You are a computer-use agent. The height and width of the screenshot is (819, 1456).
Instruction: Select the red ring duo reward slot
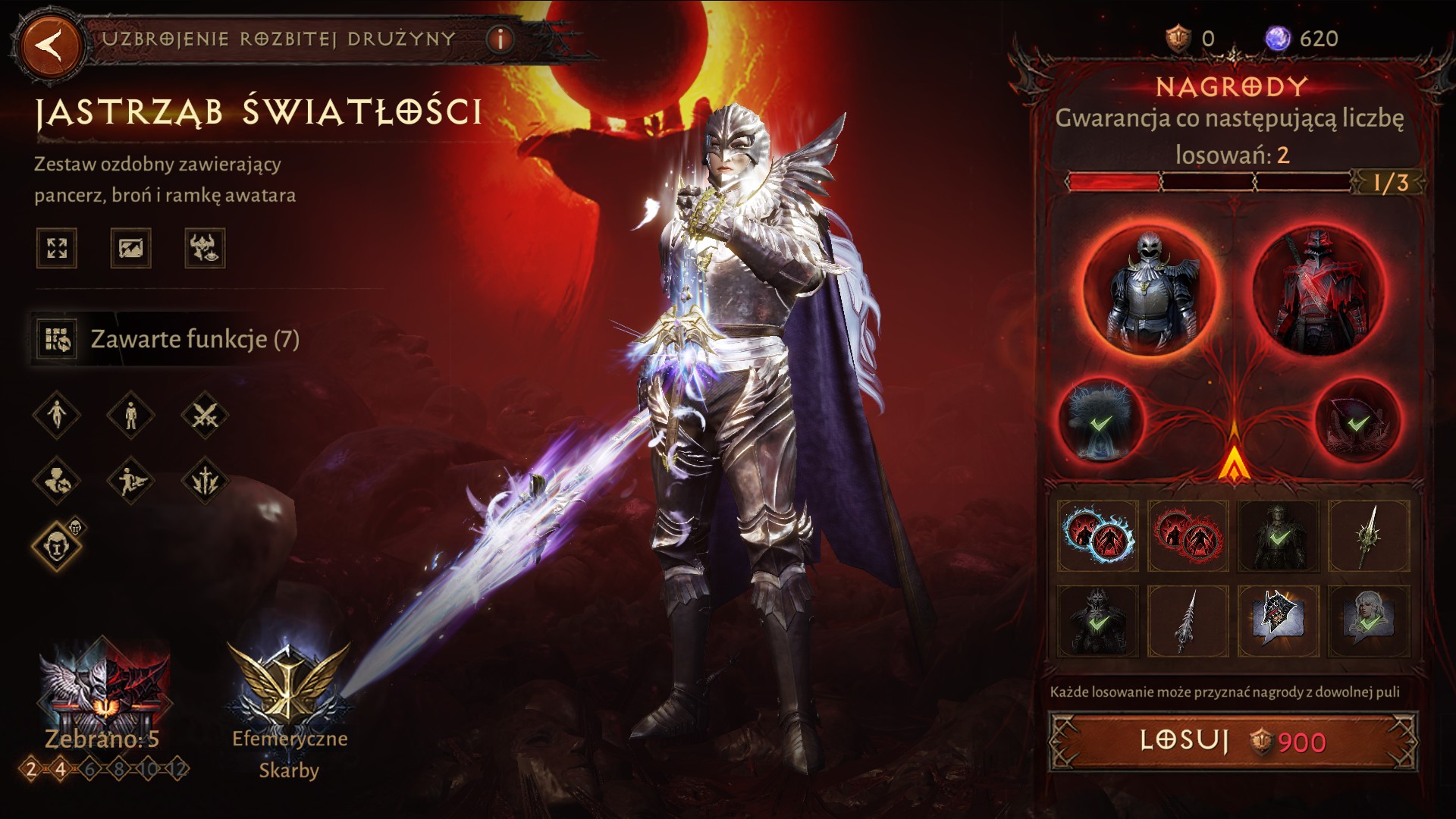tap(1188, 535)
